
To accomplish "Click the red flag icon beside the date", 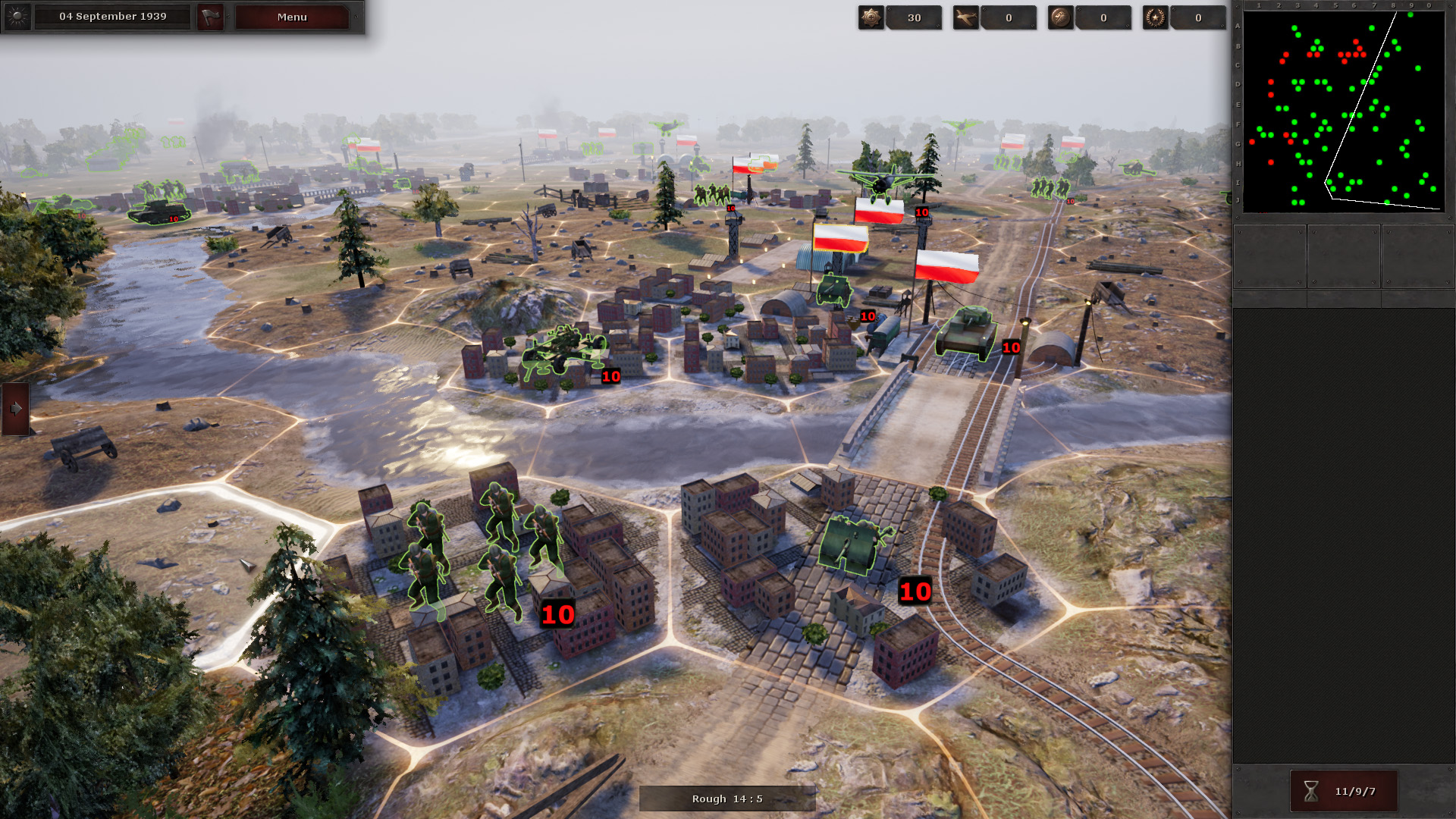I will [210, 16].
